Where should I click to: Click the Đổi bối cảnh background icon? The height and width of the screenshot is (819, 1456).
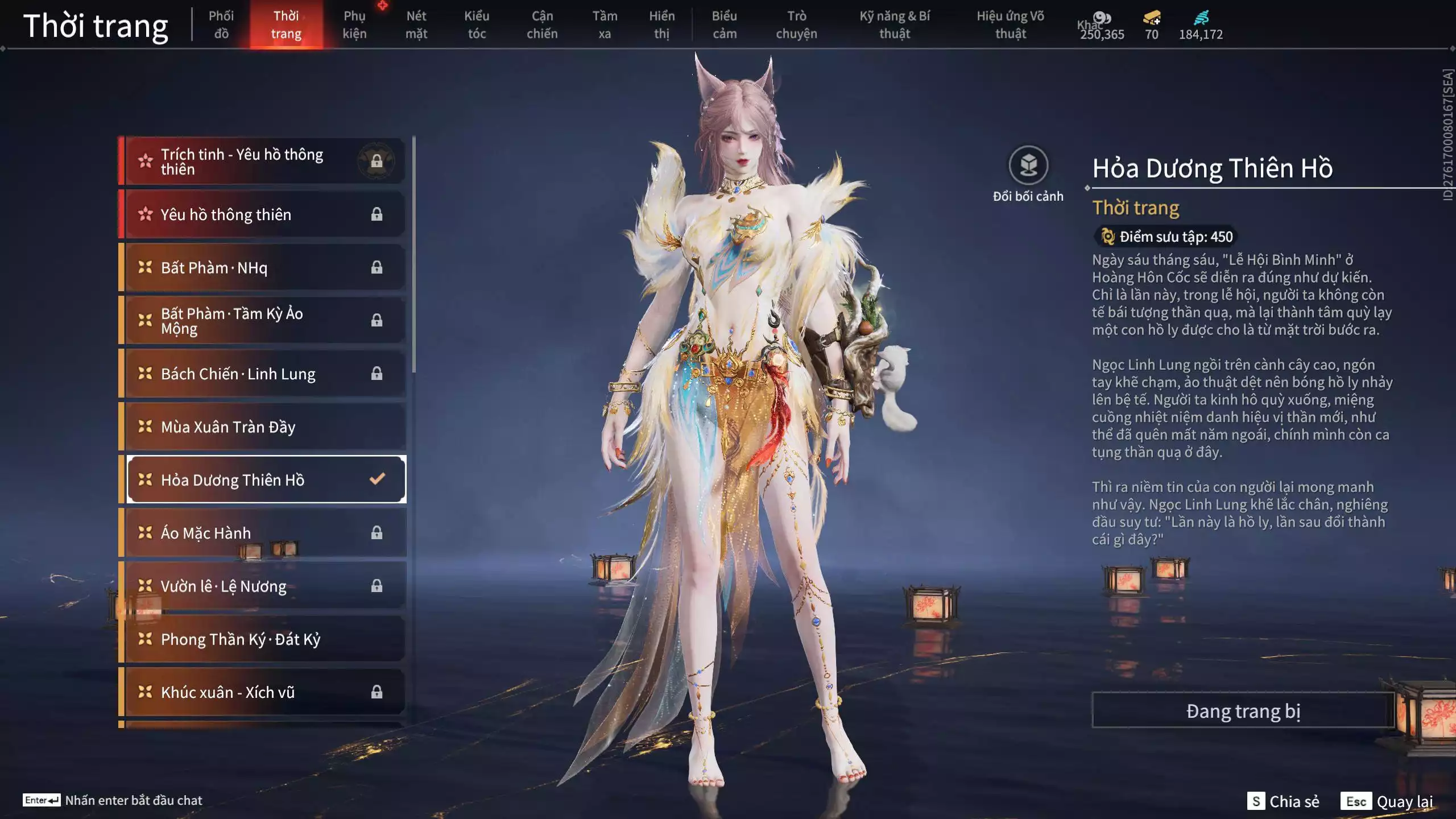click(x=1028, y=166)
